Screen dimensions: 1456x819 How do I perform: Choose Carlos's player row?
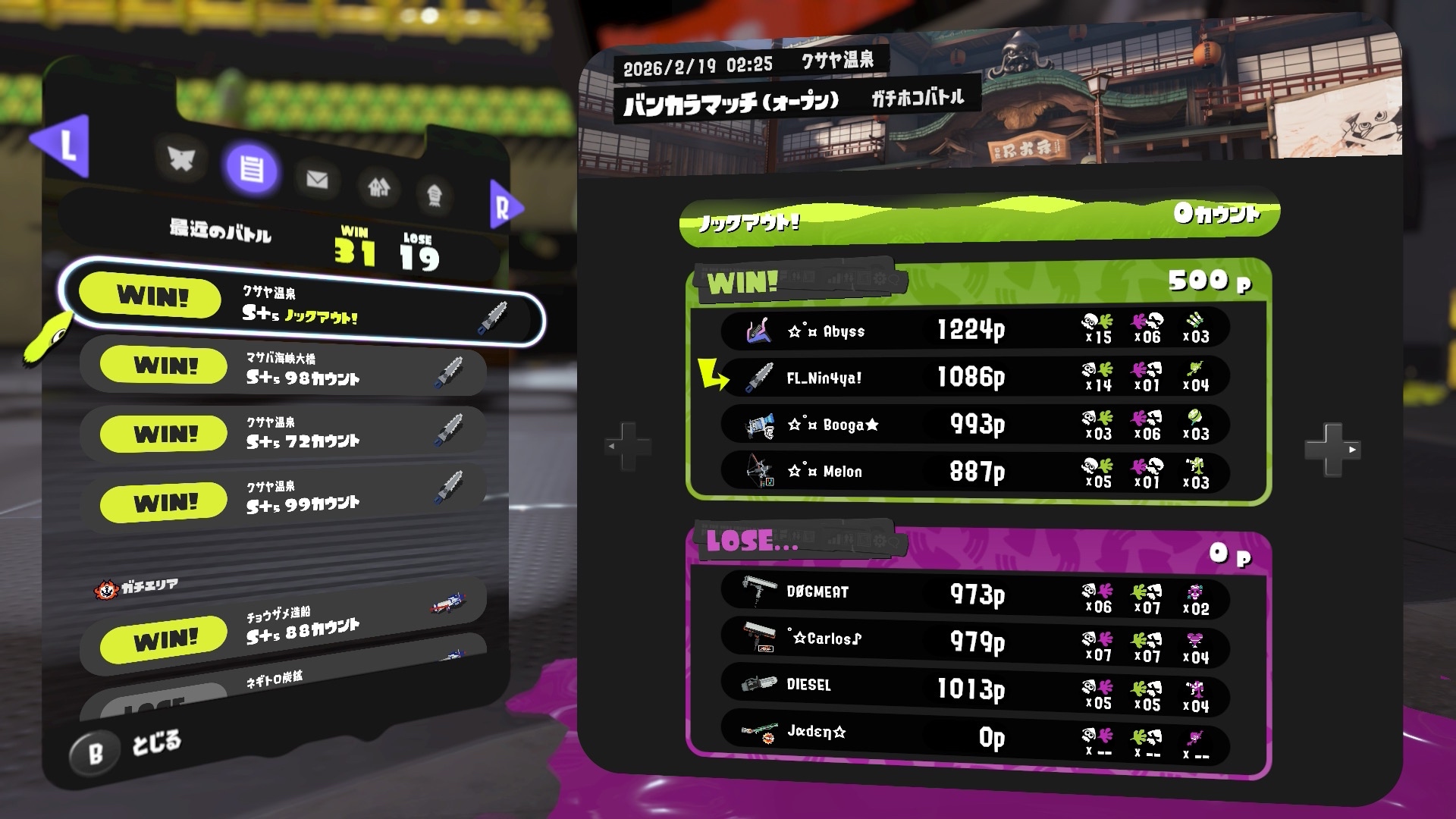[974, 640]
